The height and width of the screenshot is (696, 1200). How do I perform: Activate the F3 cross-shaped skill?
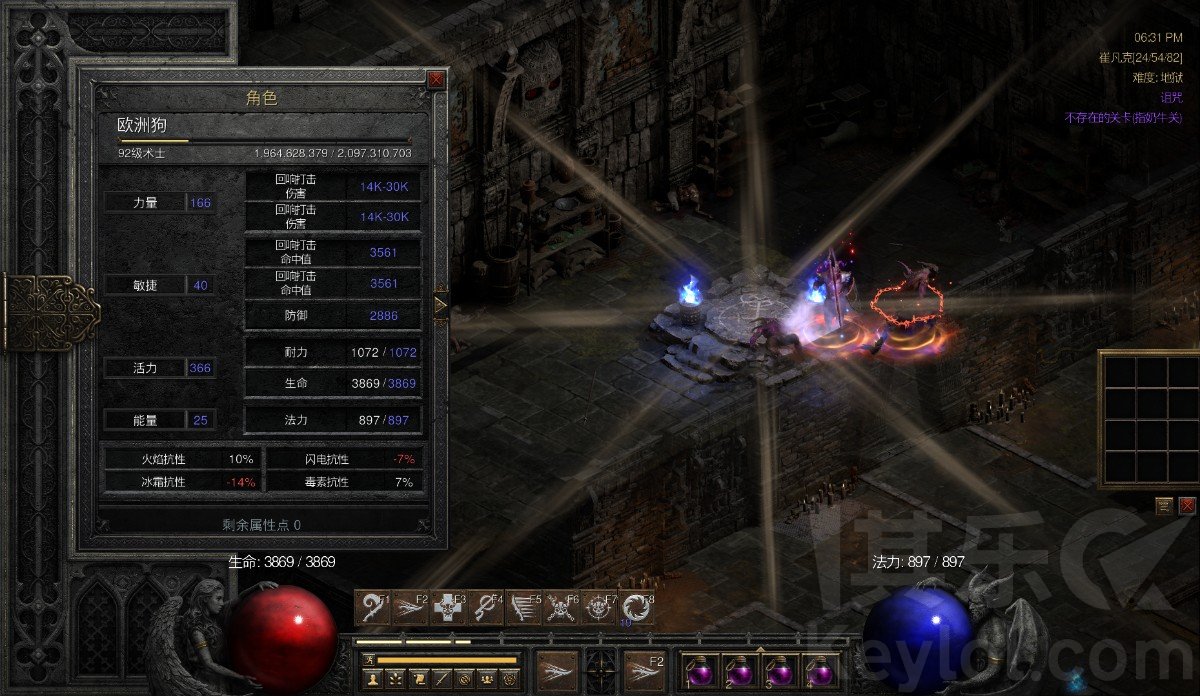click(448, 608)
